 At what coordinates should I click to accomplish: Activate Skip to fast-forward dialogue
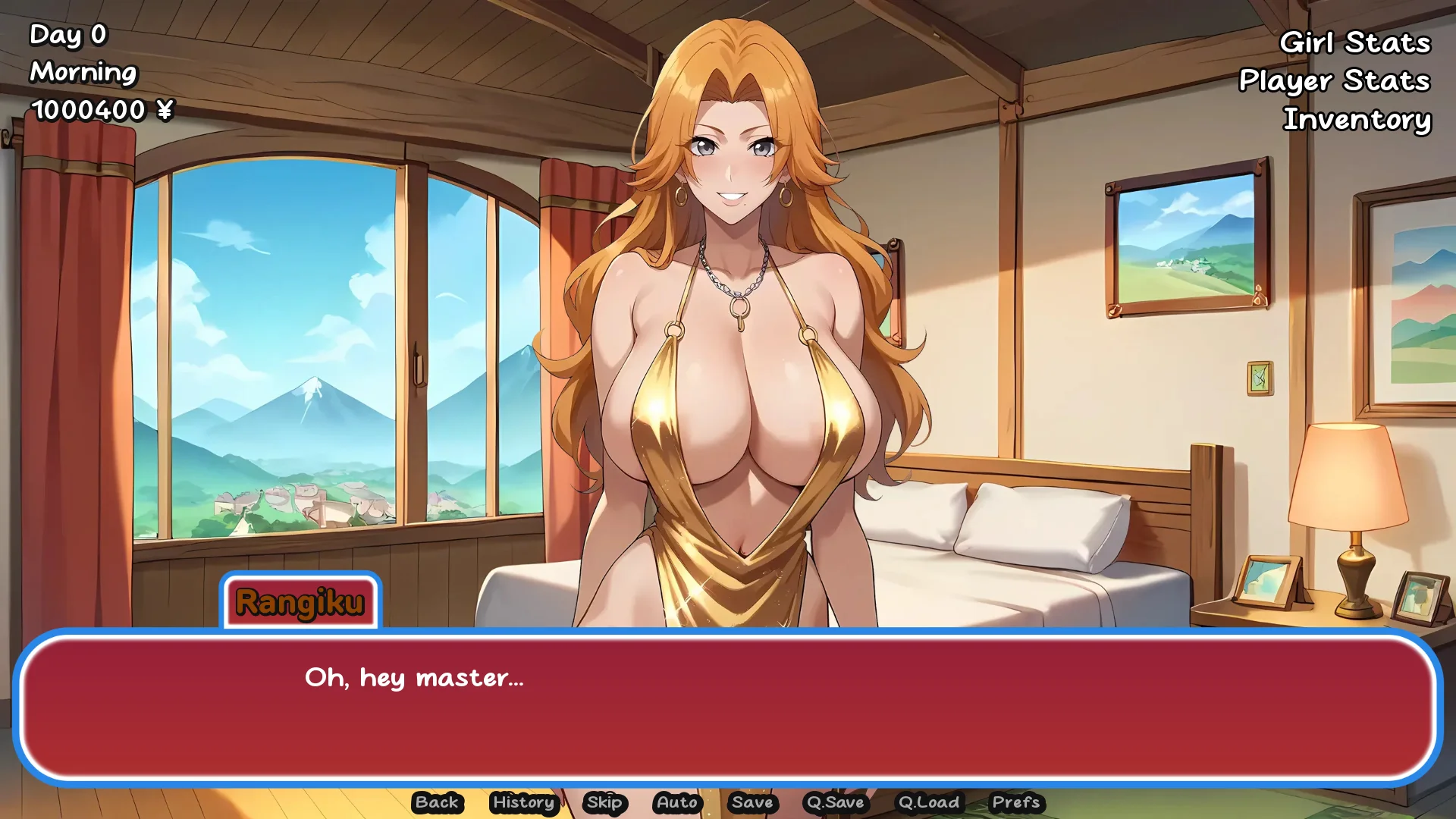[604, 802]
